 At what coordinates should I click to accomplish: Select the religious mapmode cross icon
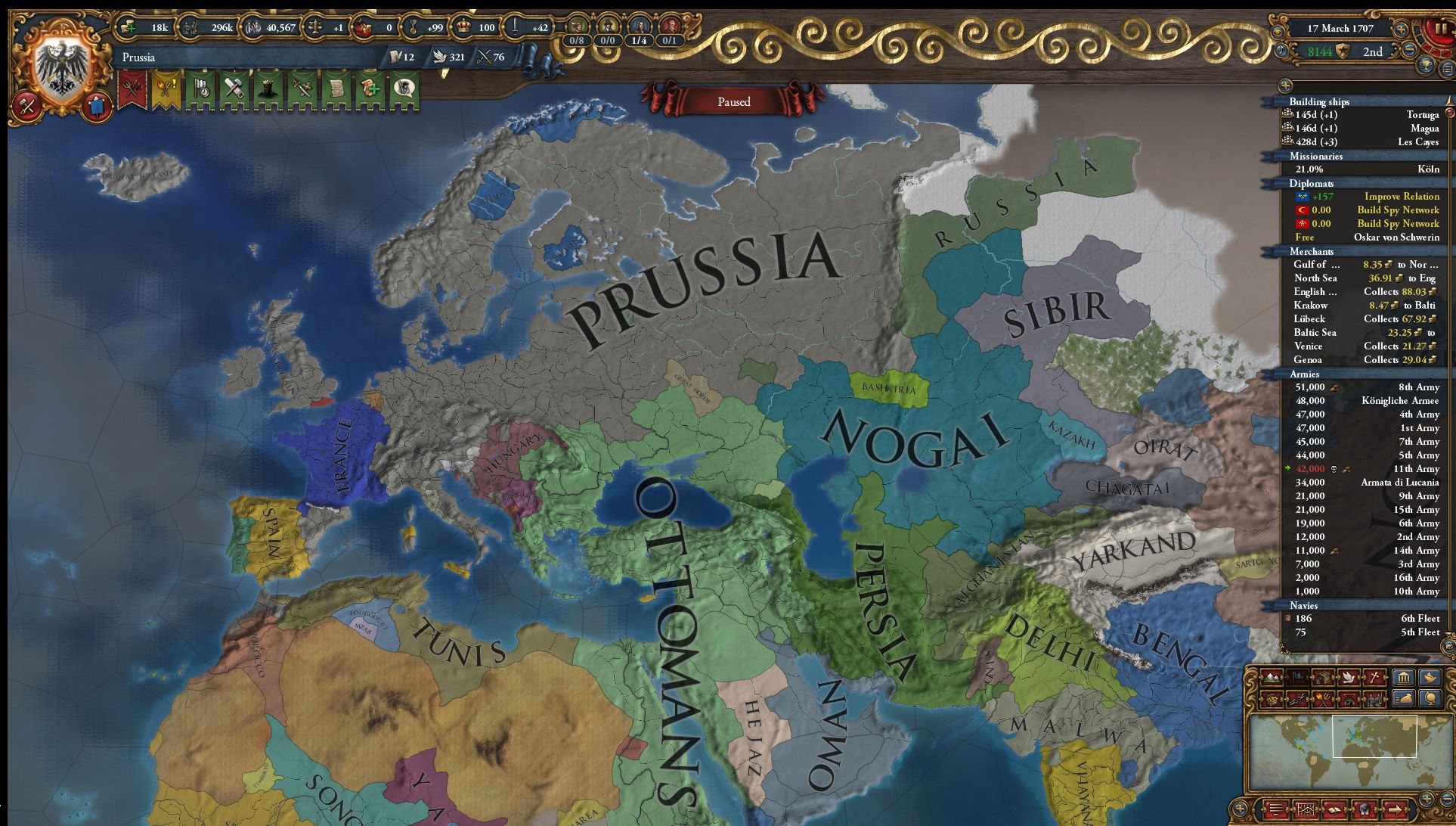[x=1373, y=678]
